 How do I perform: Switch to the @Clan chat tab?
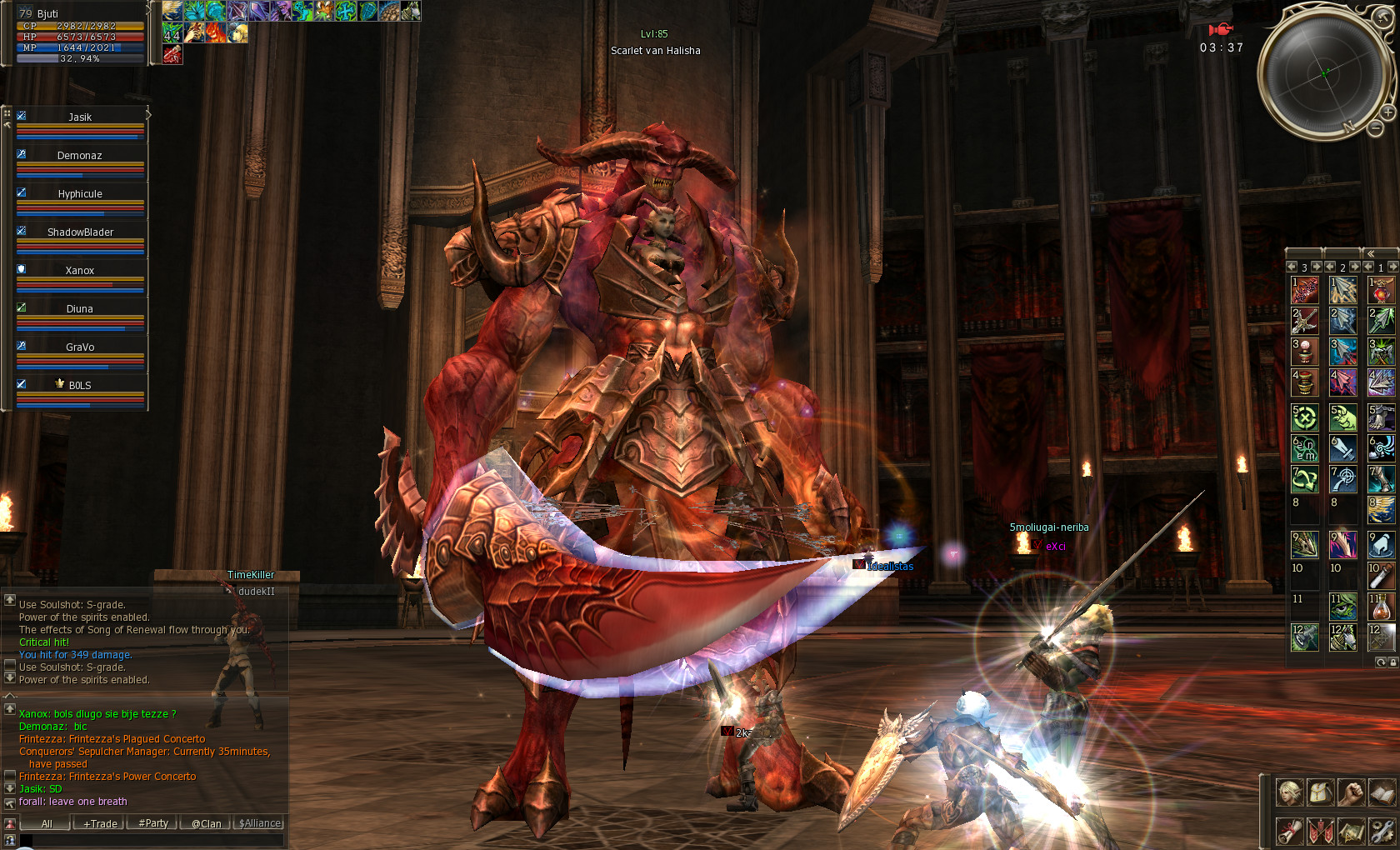(206, 823)
